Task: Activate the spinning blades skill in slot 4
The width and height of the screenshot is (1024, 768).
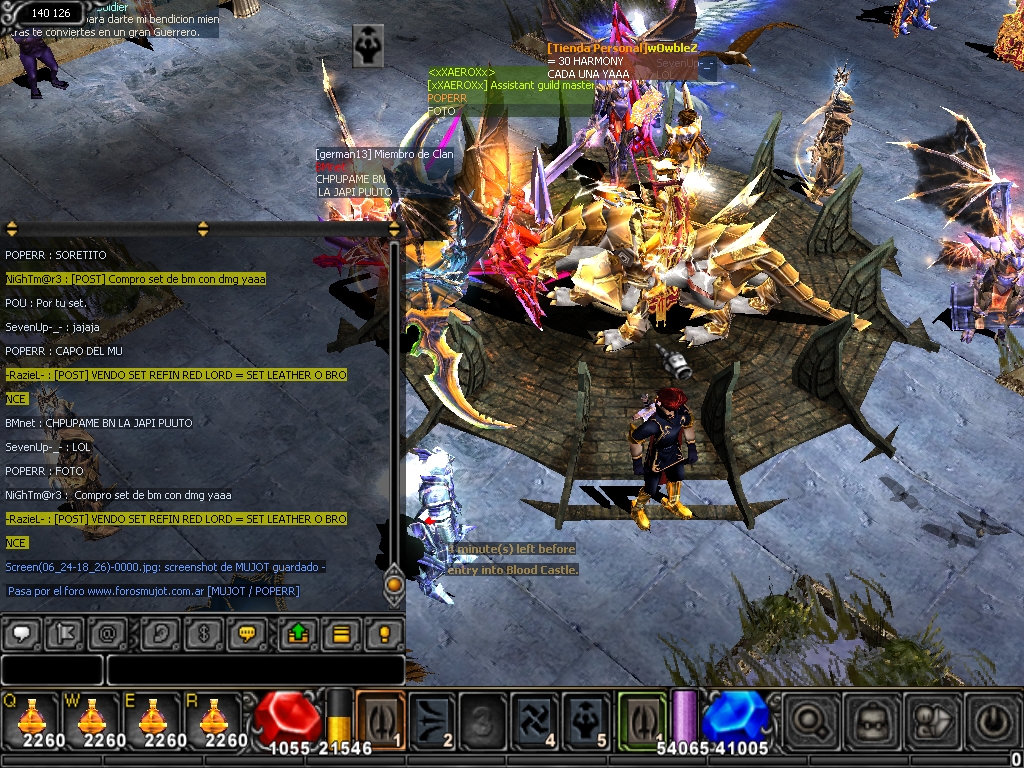Action: [535, 718]
